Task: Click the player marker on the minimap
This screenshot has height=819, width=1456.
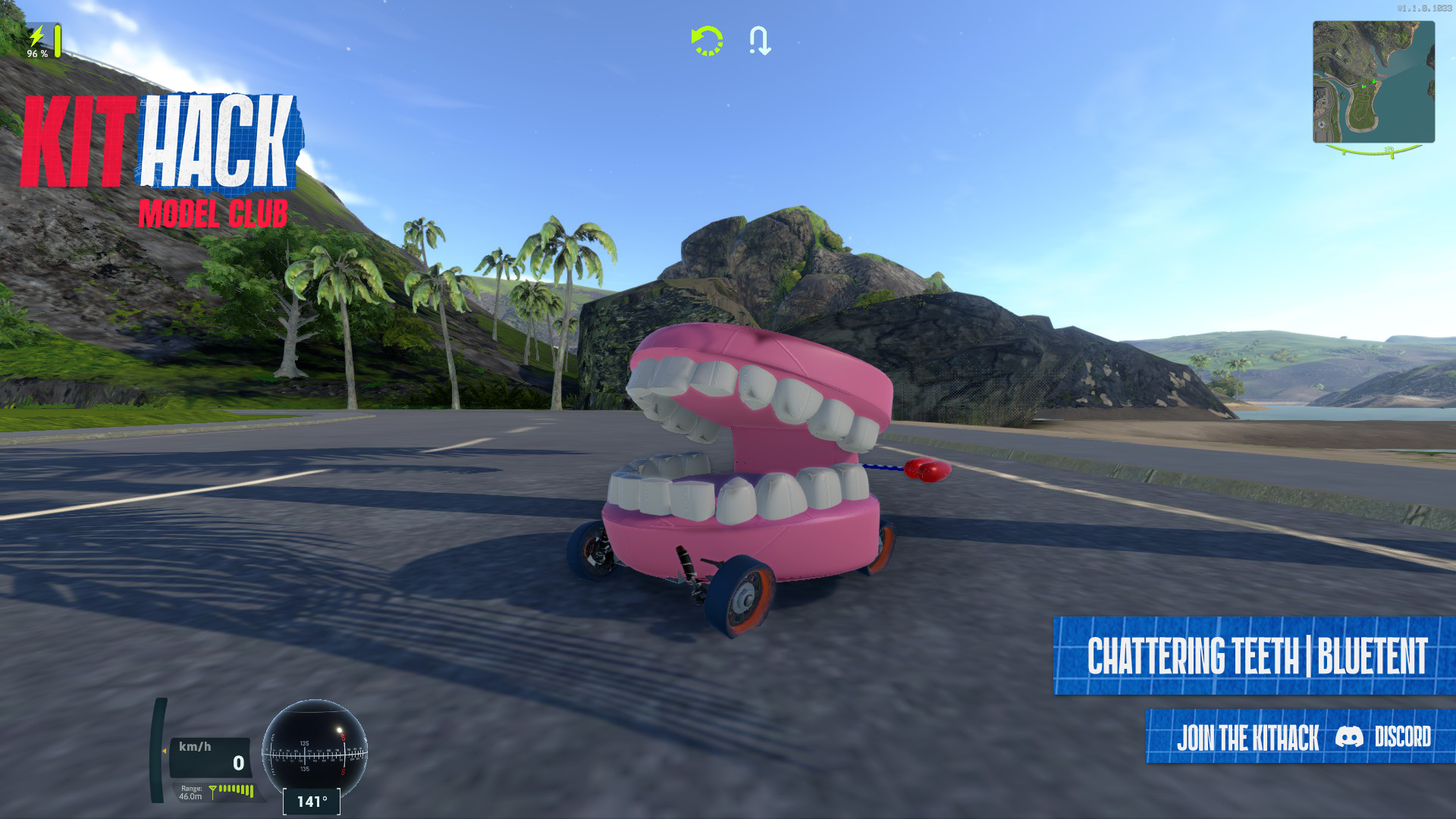Action: pyautogui.click(x=1374, y=82)
